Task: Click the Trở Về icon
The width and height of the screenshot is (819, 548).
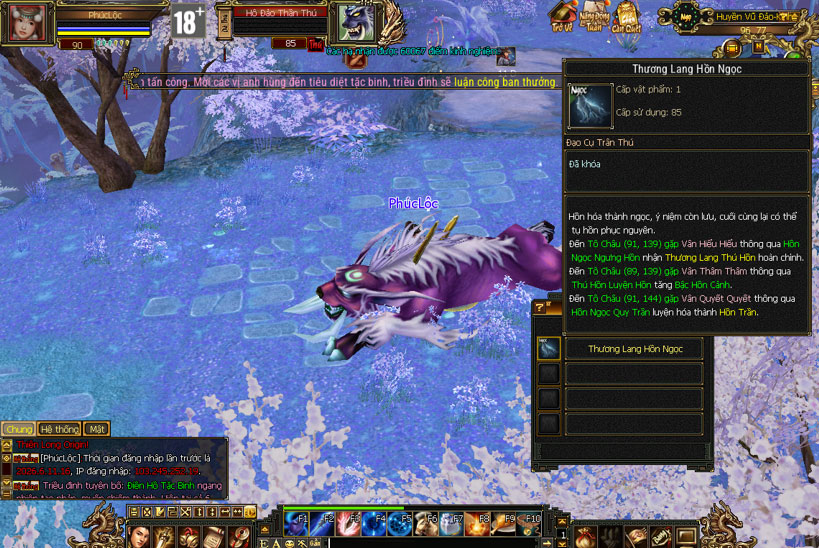Action: click(x=565, y=16)
